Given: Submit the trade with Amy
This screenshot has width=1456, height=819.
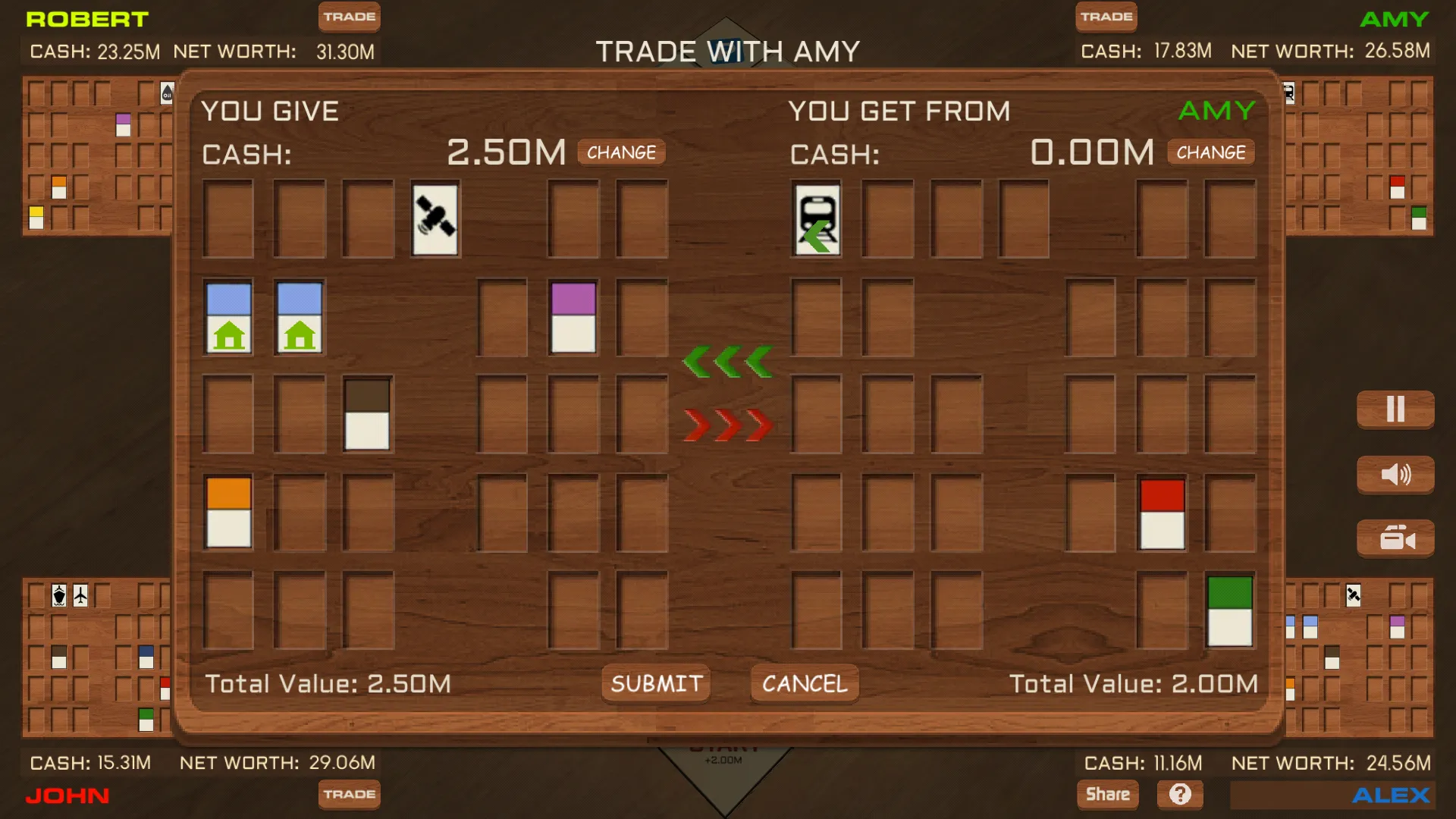Looking at the screenshot, I should [x=655, y=683].
